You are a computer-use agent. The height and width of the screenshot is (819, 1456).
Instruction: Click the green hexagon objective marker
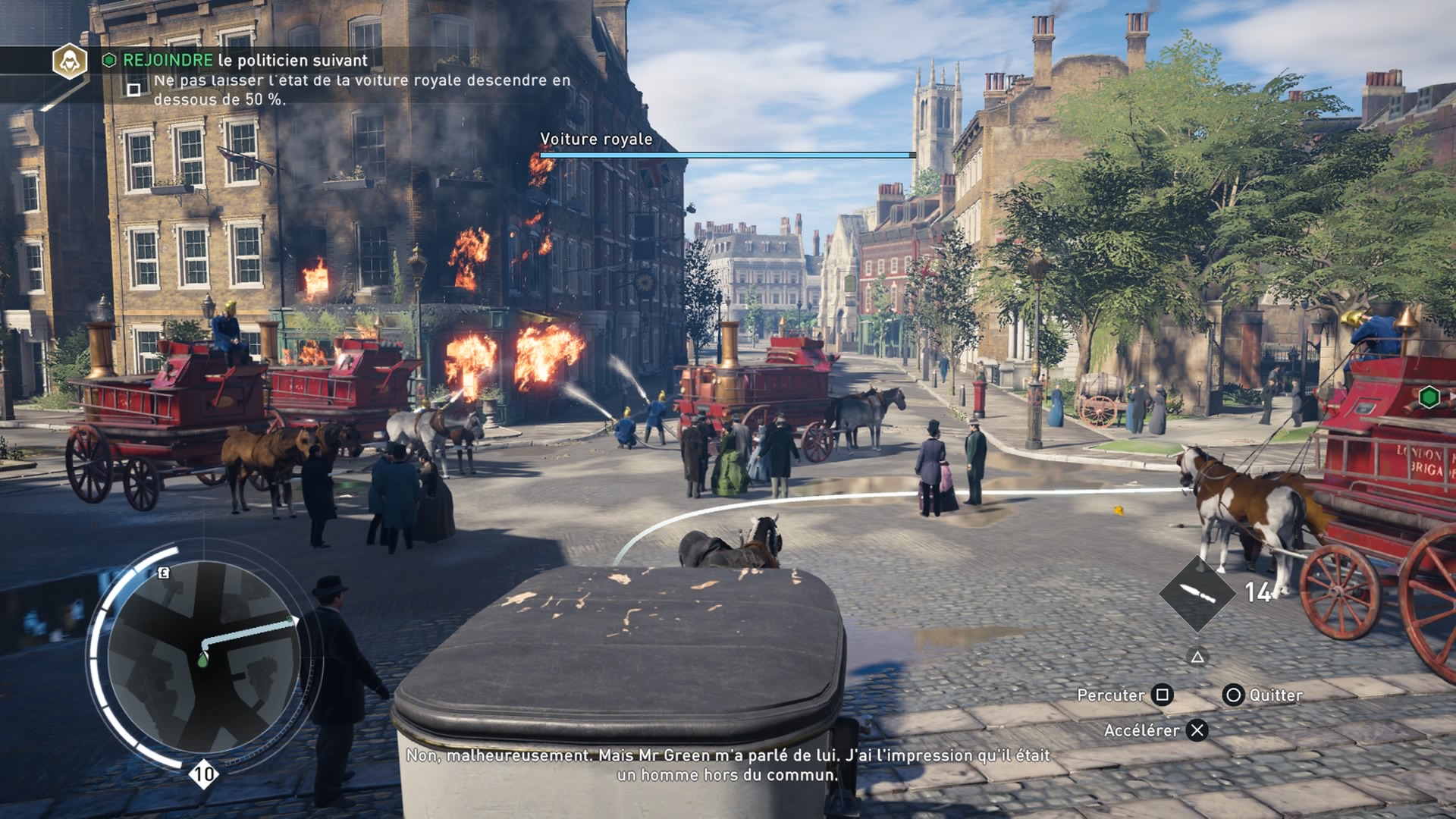[x=1429, y=397]
